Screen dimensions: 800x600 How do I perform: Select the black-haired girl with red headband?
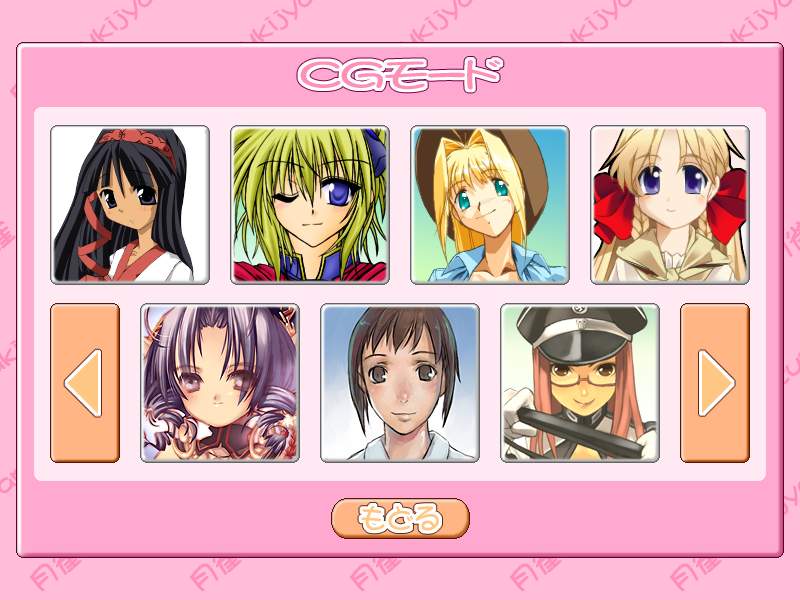point(130,205)
